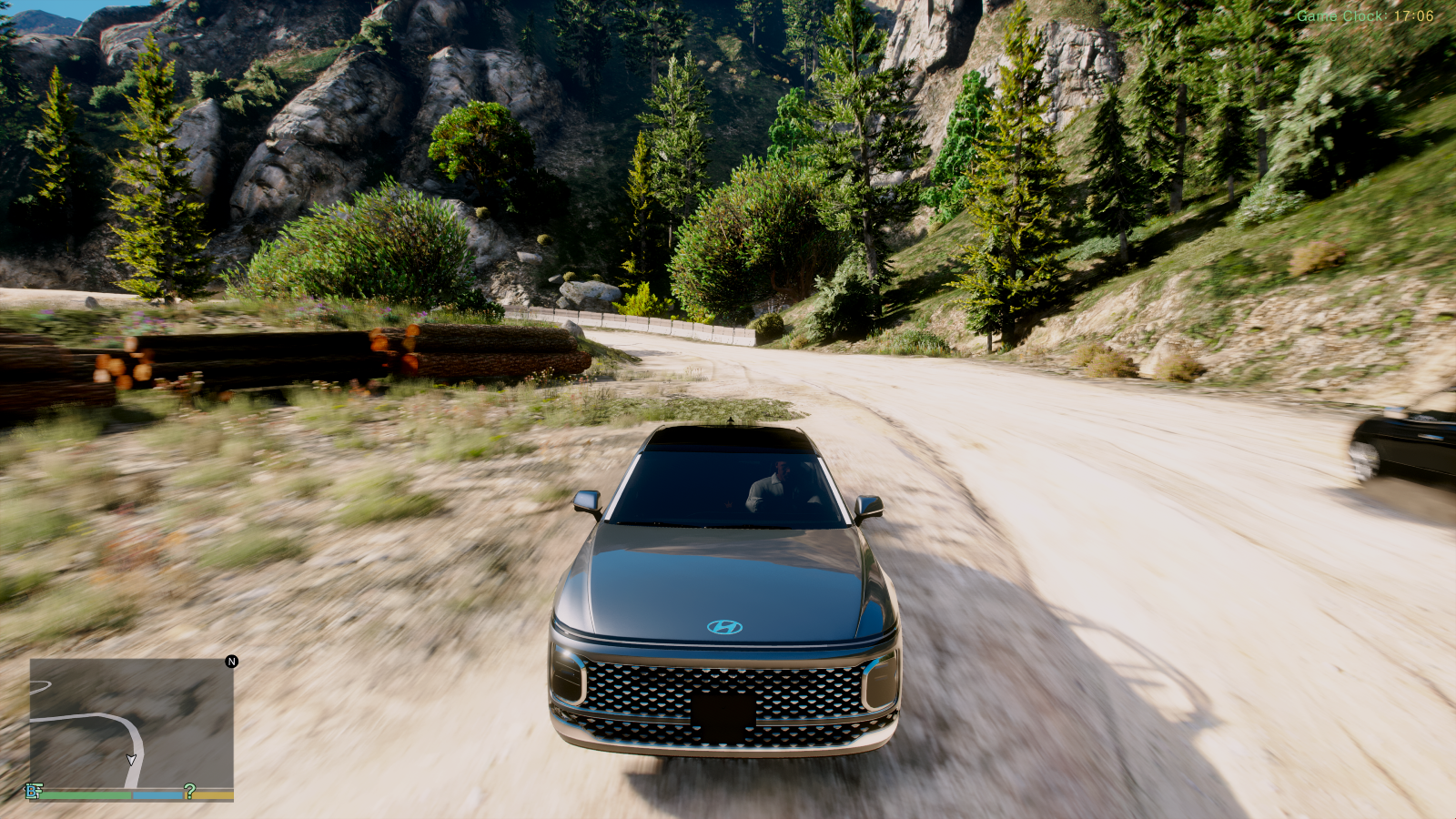Click the white player arrow on minimap
1456x819 pixels.
pos(131,760)
